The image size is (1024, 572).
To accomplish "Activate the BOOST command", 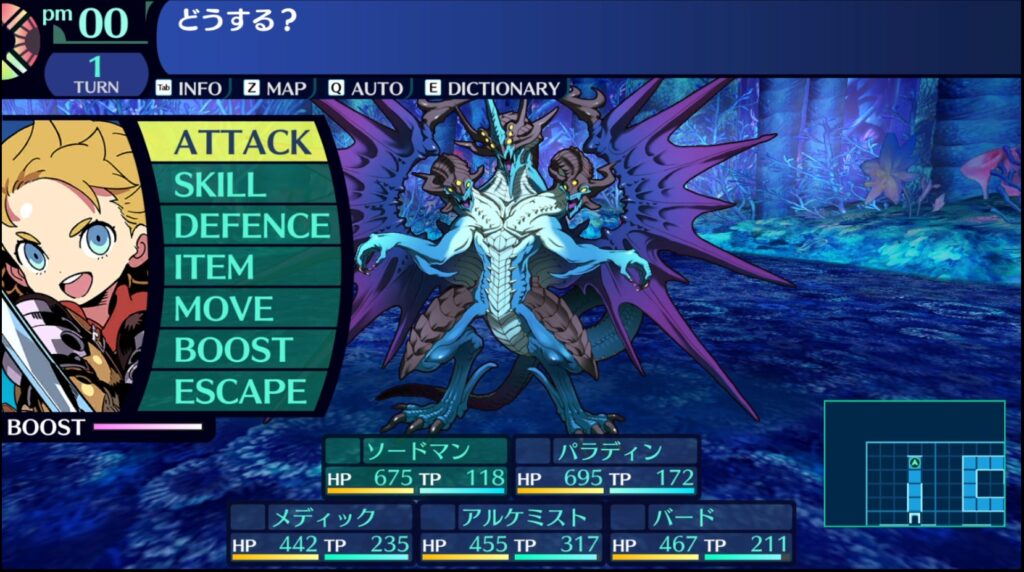I will click(232, 350).
